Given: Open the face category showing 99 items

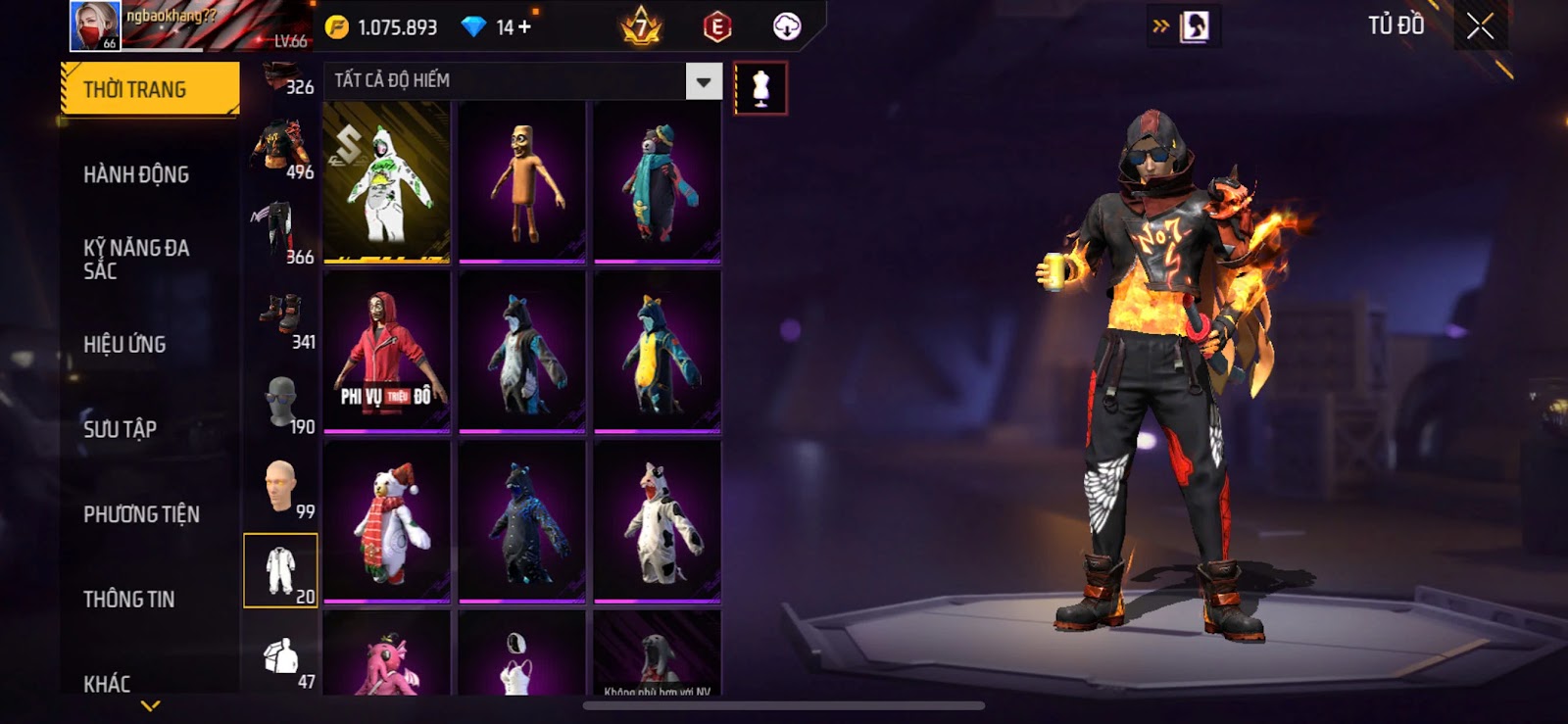Looking at the screenshot, I should [281, 487].
